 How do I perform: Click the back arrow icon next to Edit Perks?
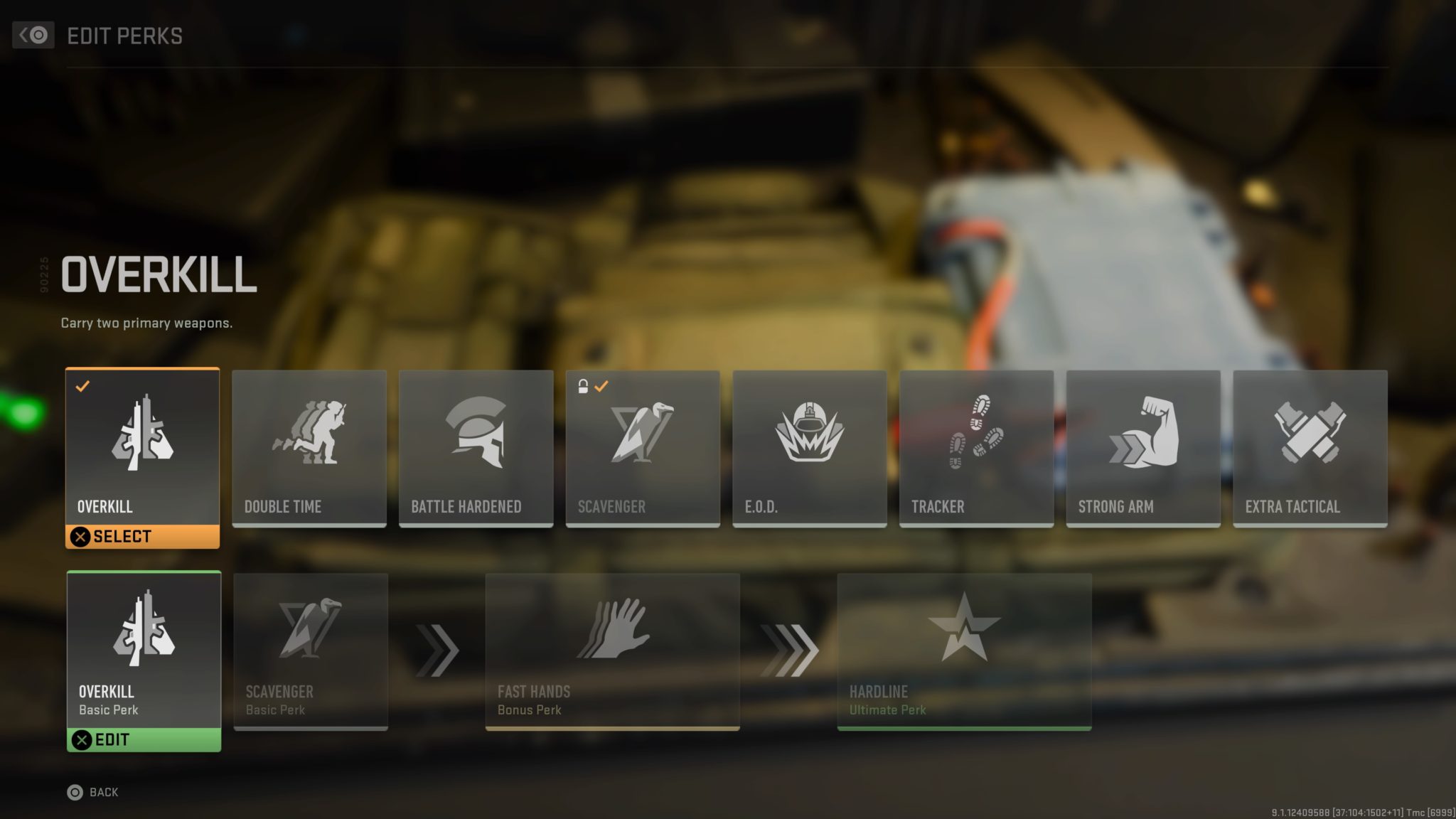click(33, 35)
